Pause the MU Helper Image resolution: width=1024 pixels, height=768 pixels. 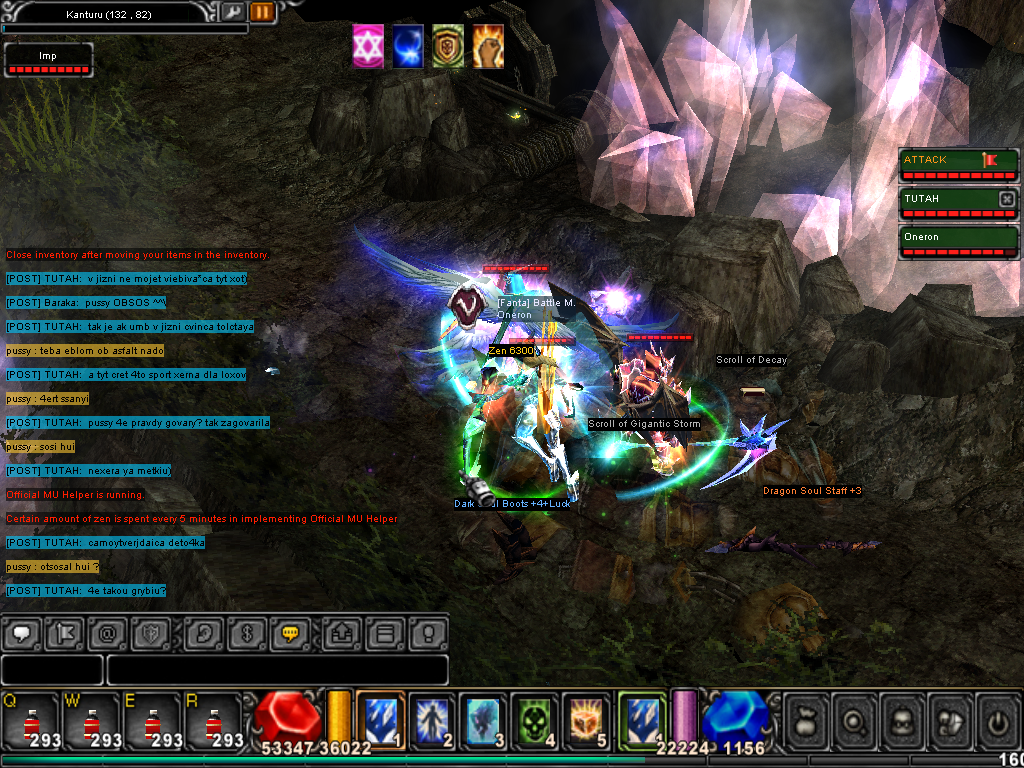pos(262,12)
